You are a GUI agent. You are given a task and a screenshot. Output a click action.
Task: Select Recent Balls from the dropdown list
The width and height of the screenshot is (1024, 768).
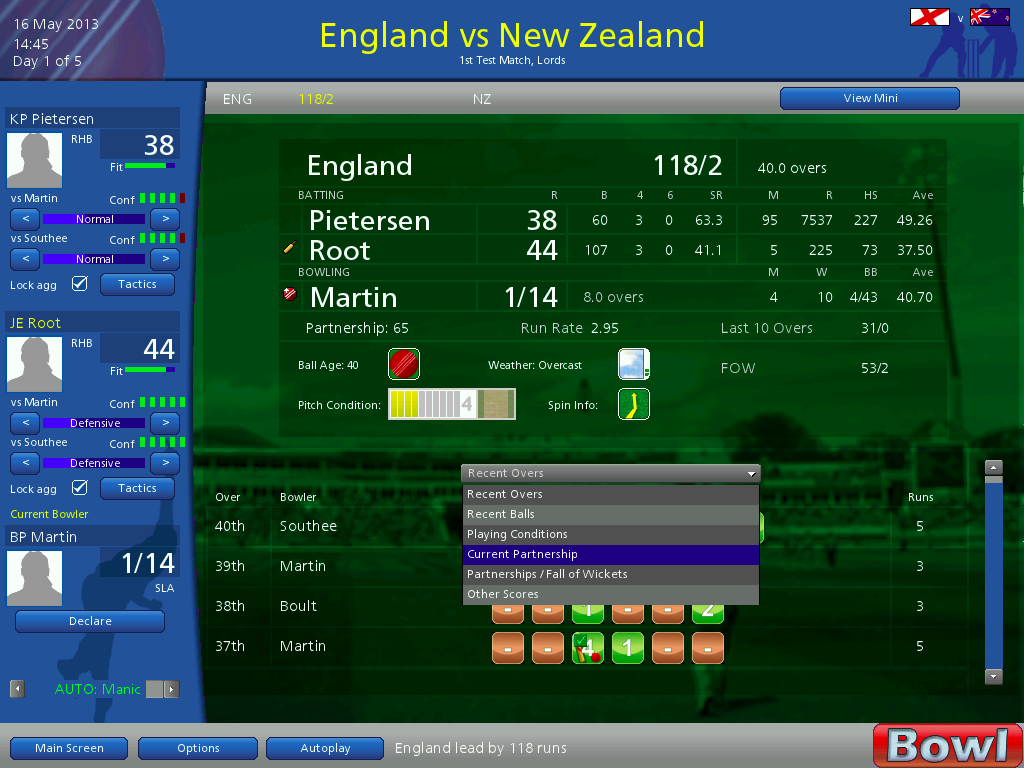610,514
